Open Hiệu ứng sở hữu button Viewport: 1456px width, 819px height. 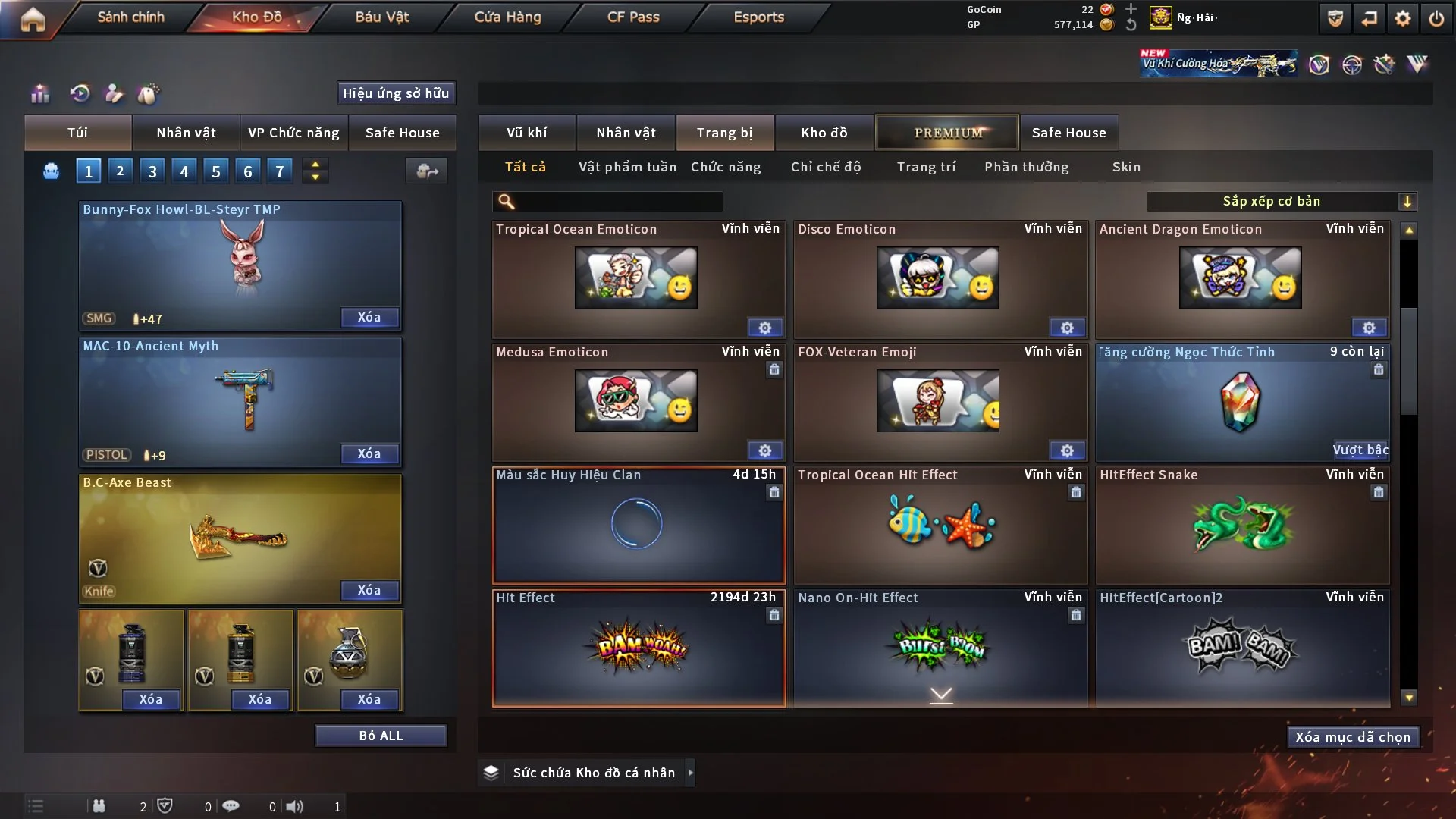coord(395,93)
